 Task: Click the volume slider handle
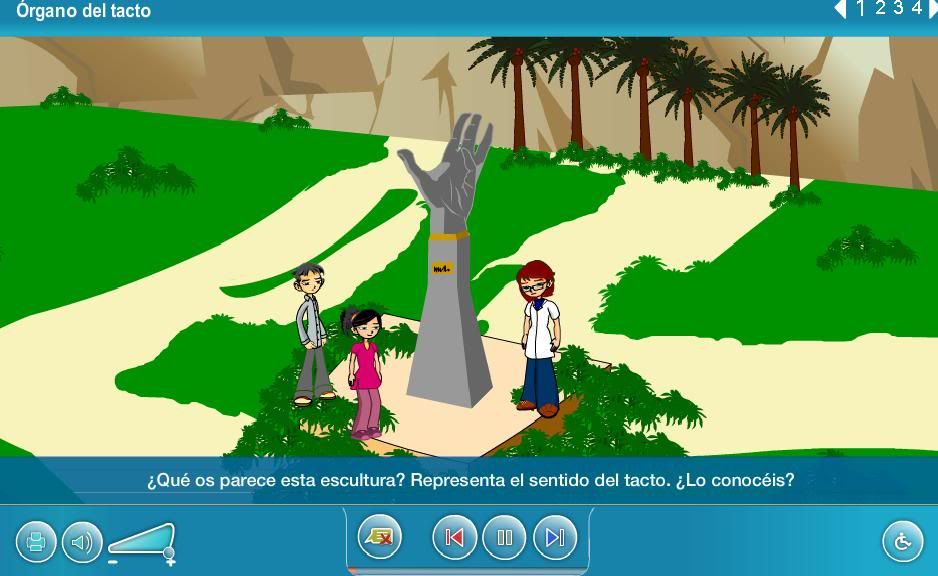pyautogui.click(x=169, y=552)
